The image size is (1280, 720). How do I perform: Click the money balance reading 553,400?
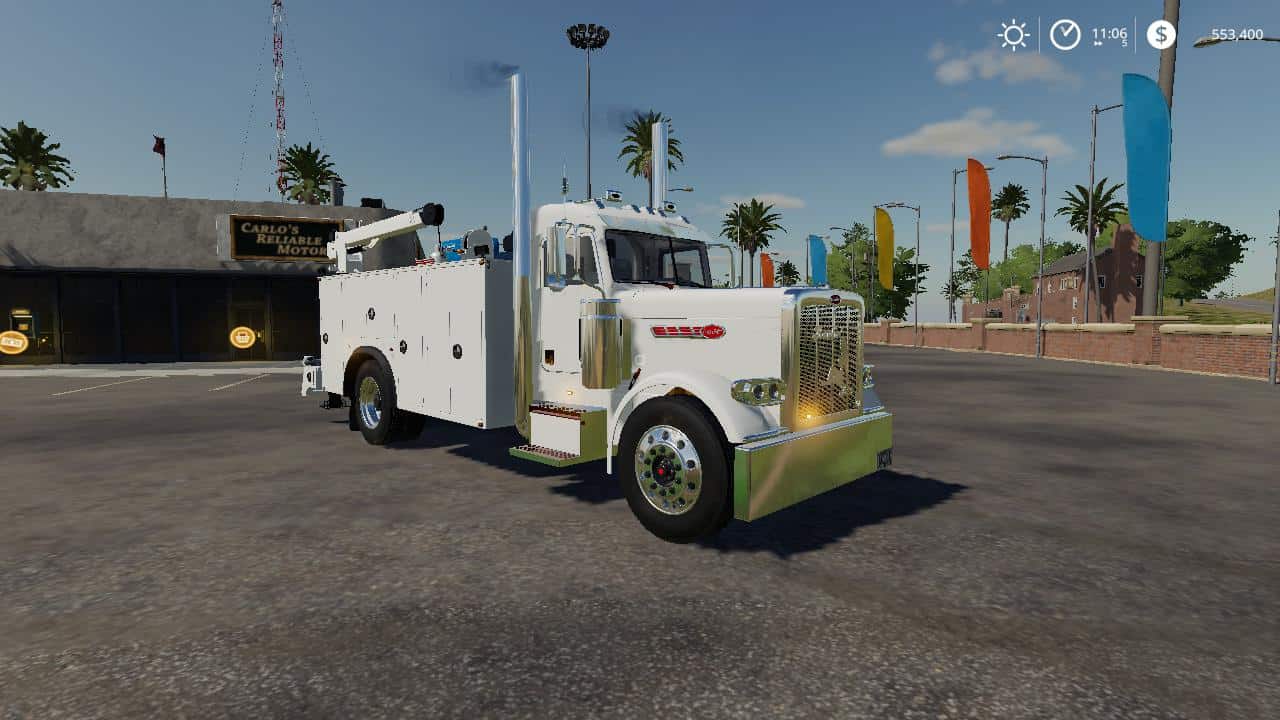(1238, 34)
